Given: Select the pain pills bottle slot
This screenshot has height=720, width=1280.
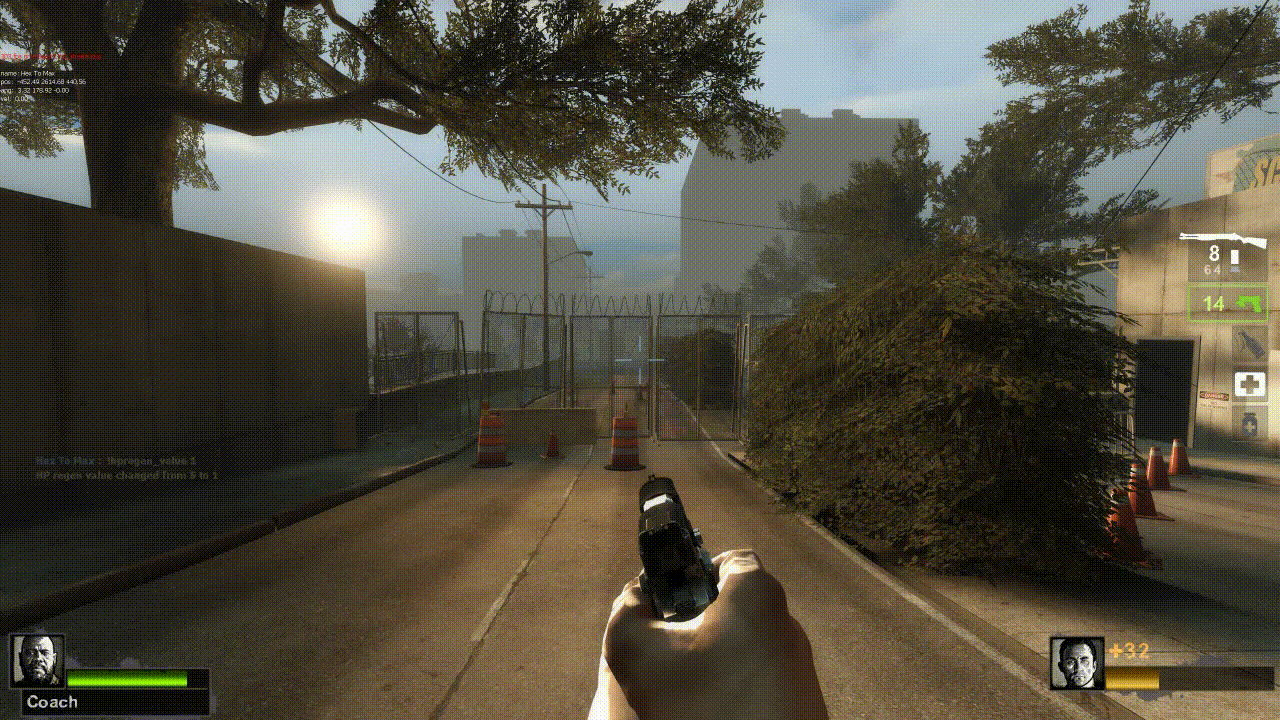Looking at the screenshot, I should click(1249, 422).
